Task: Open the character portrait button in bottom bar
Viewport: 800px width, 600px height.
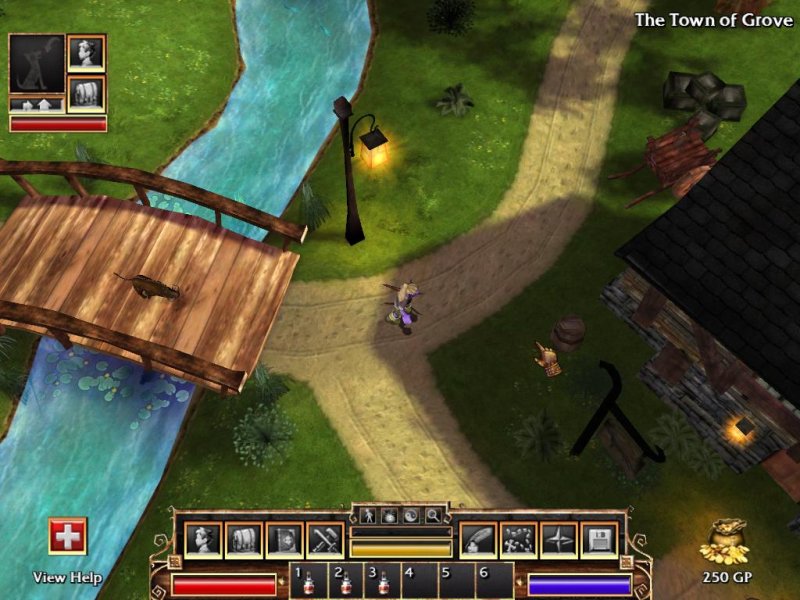Action: pos(203,540)
